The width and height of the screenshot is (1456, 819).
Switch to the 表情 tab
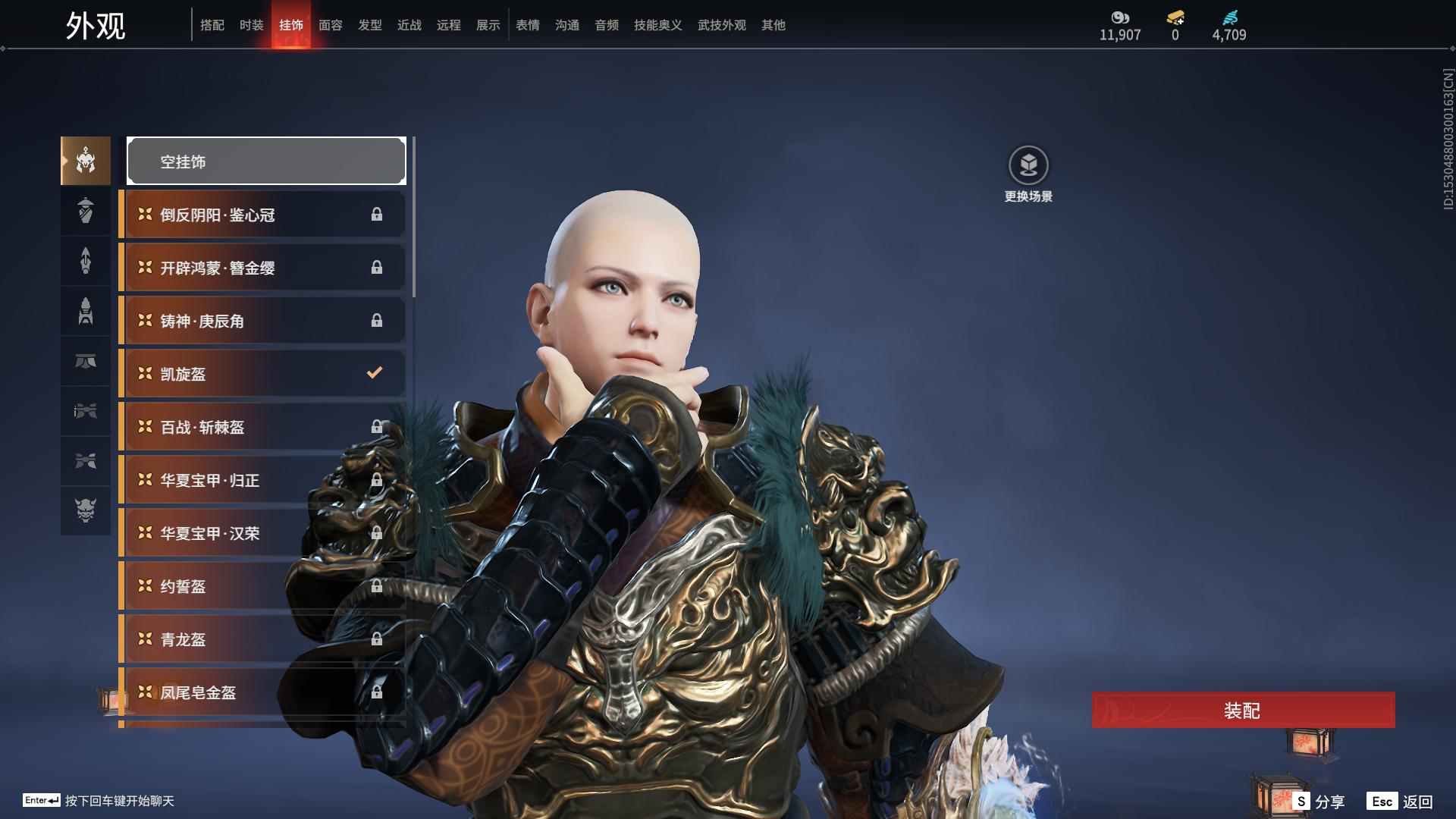click(527, 25)
